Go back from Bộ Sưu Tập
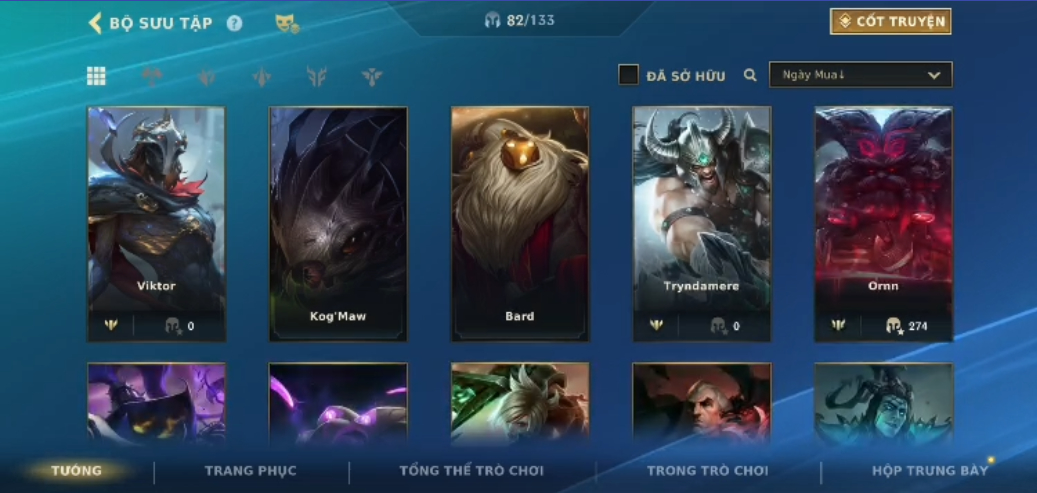The width and height of the screenshot is (1037, 493). 96,23
